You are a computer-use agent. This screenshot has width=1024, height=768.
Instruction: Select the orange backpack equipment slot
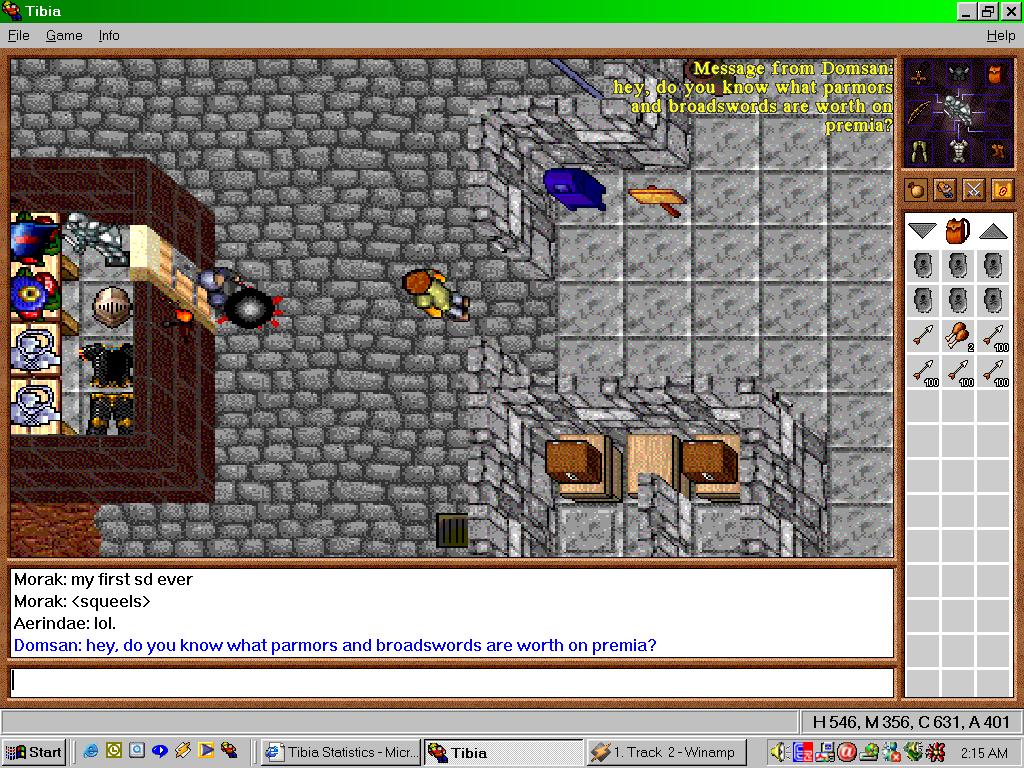click(993, 75)
